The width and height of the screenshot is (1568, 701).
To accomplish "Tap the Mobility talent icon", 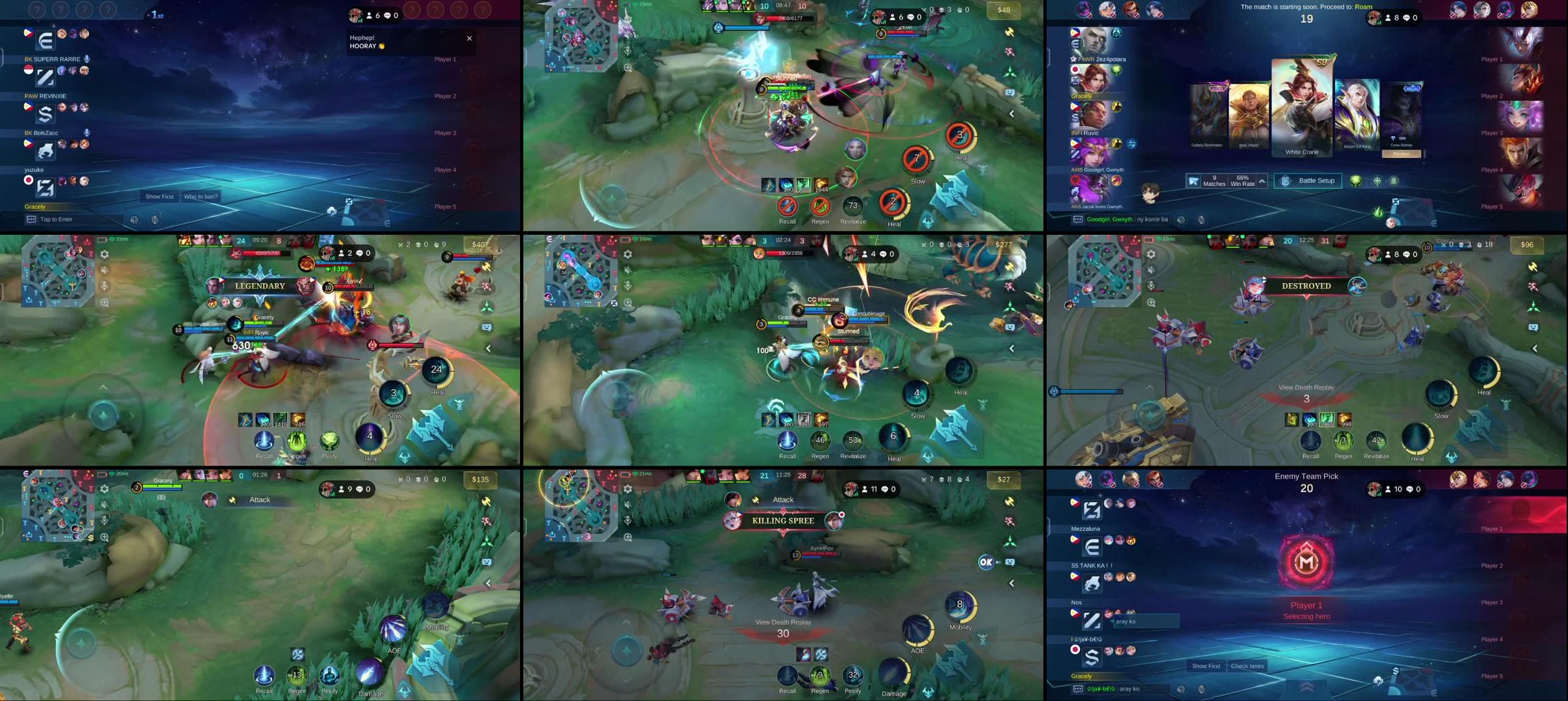I will pyautogui.click(x=959, y=604).
